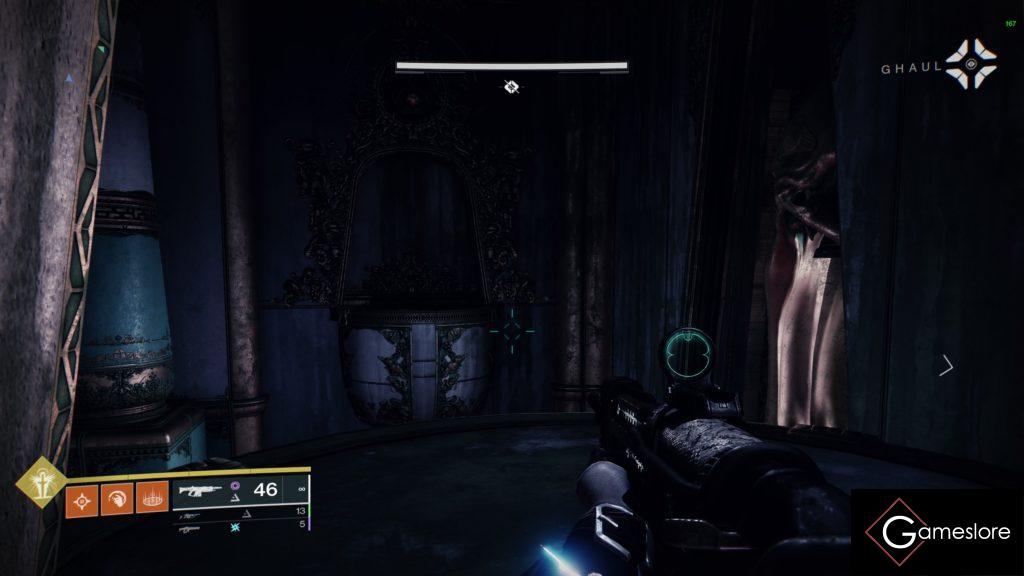Image resolution: width=1024 pixels, height=576 pixels.
Task: Click the Gameslore watermark logo
Action: (937, 532)
